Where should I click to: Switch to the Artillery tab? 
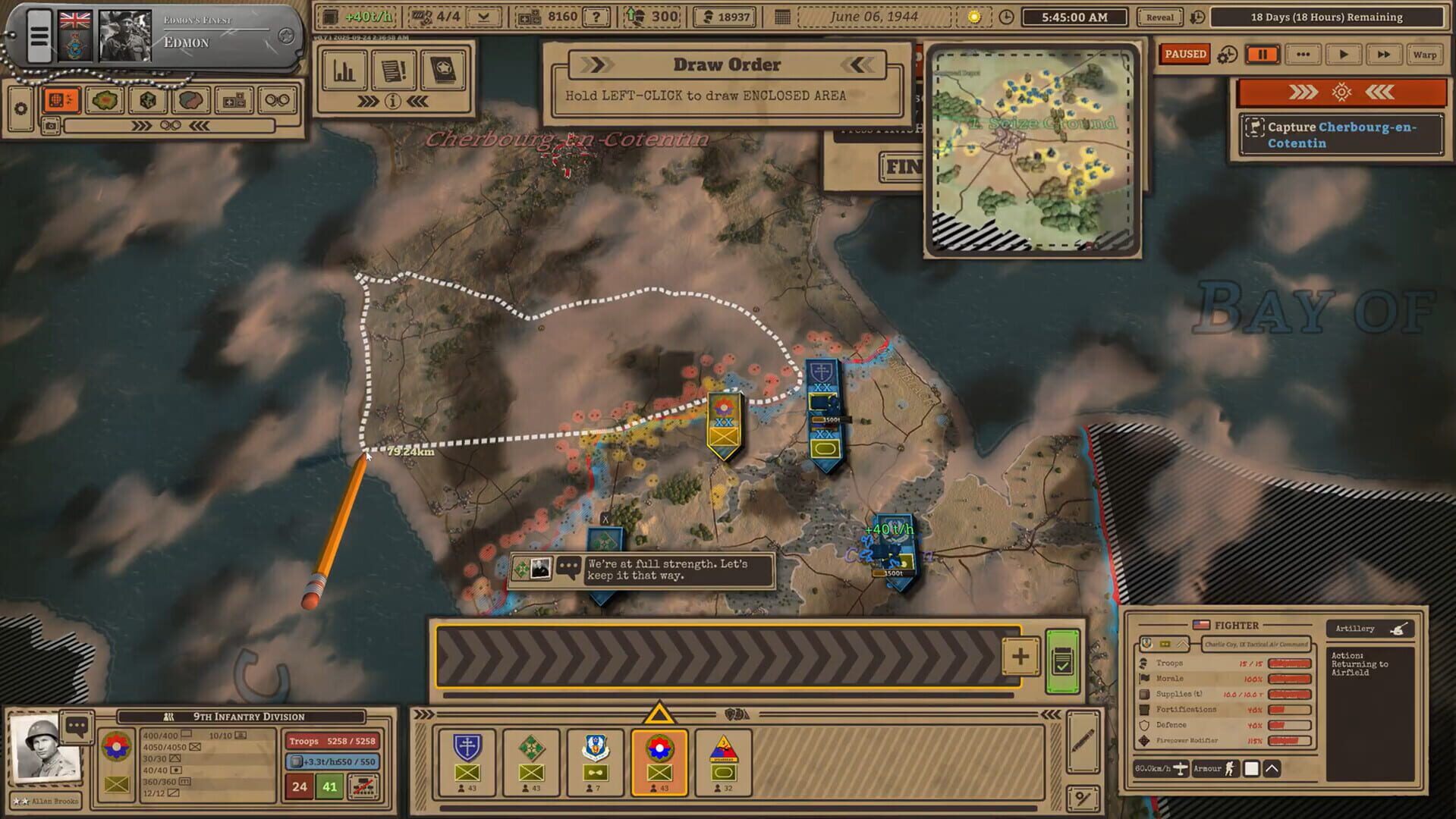(x=1369, y=628)
